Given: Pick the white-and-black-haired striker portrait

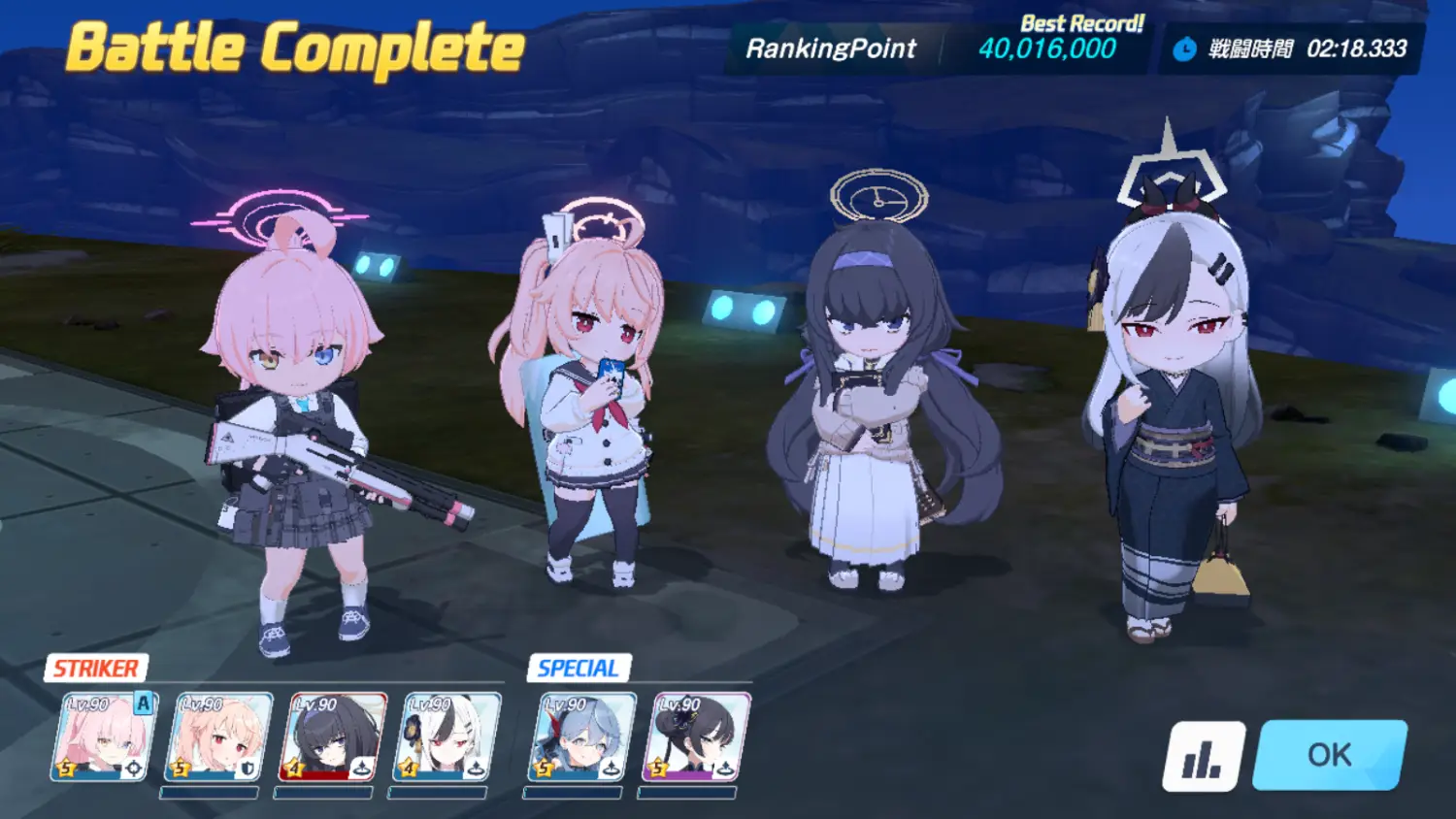Looking at the screenshot, I should [x=447, y=737].
